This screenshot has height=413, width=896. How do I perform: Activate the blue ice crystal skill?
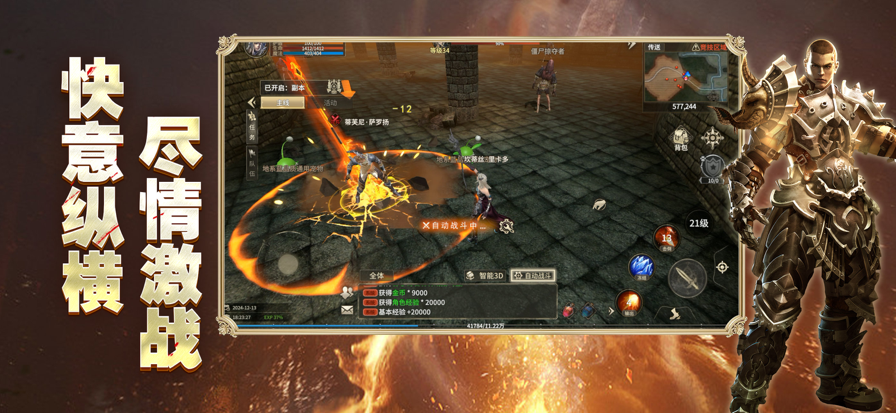(x=641, y=267)
